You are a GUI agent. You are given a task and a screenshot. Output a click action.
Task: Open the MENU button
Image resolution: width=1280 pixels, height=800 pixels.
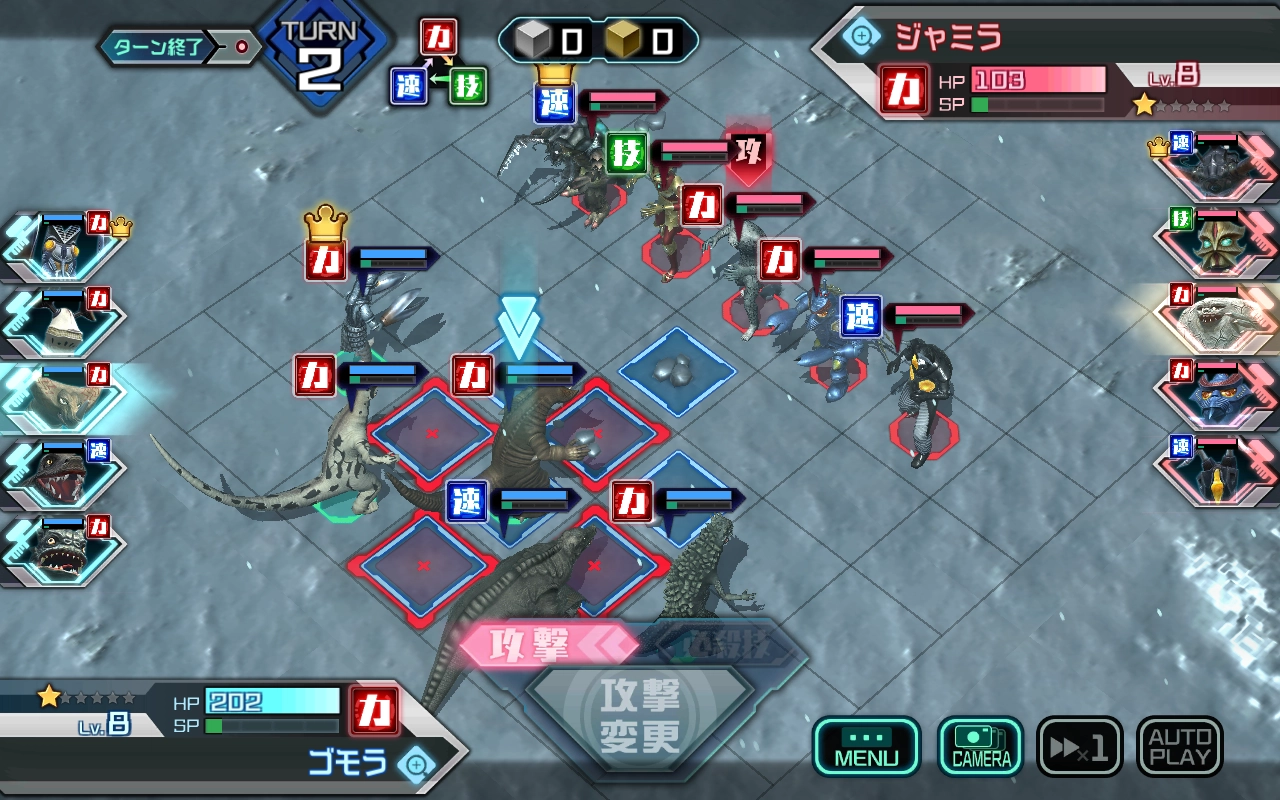coord(866,746)
